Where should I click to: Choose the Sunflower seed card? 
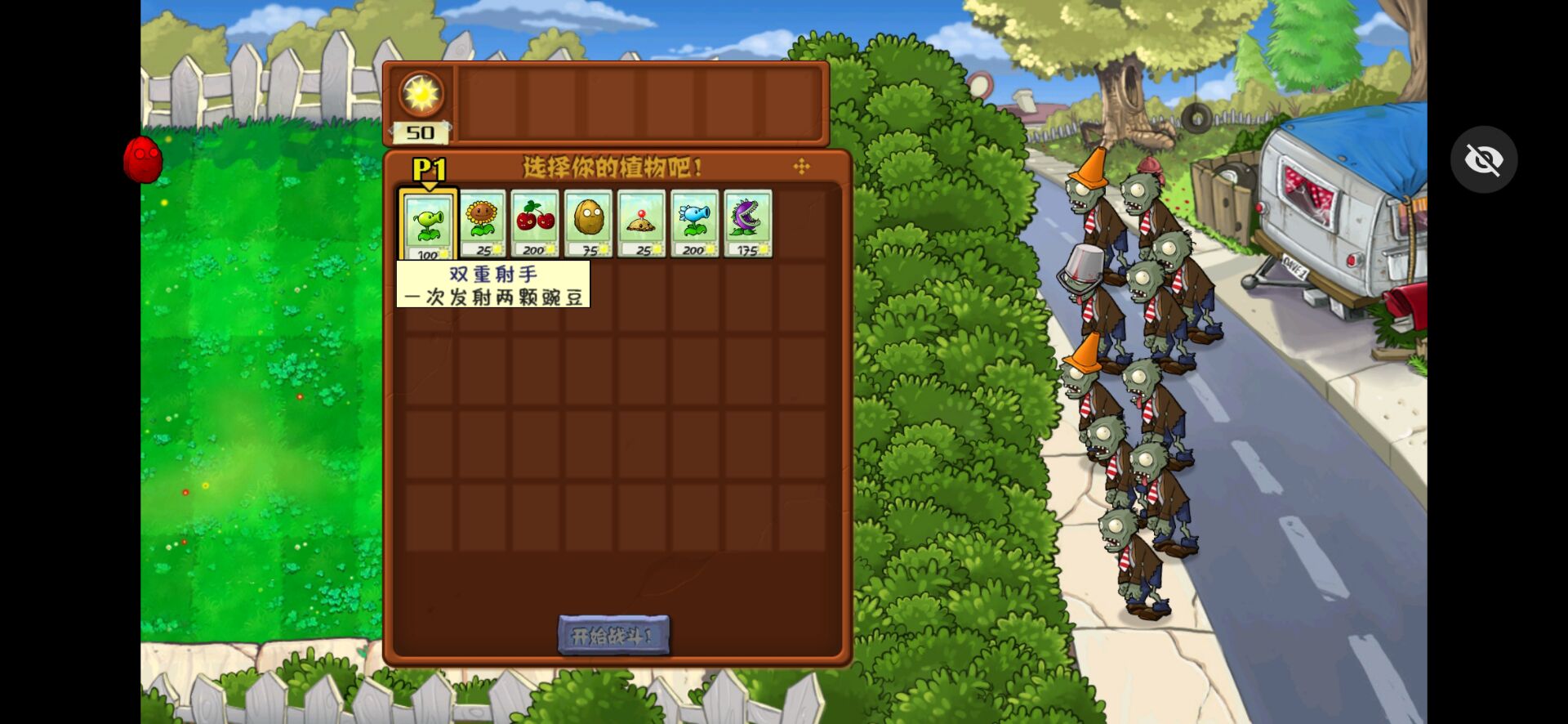pyautogui.click(x=482, y=224)
